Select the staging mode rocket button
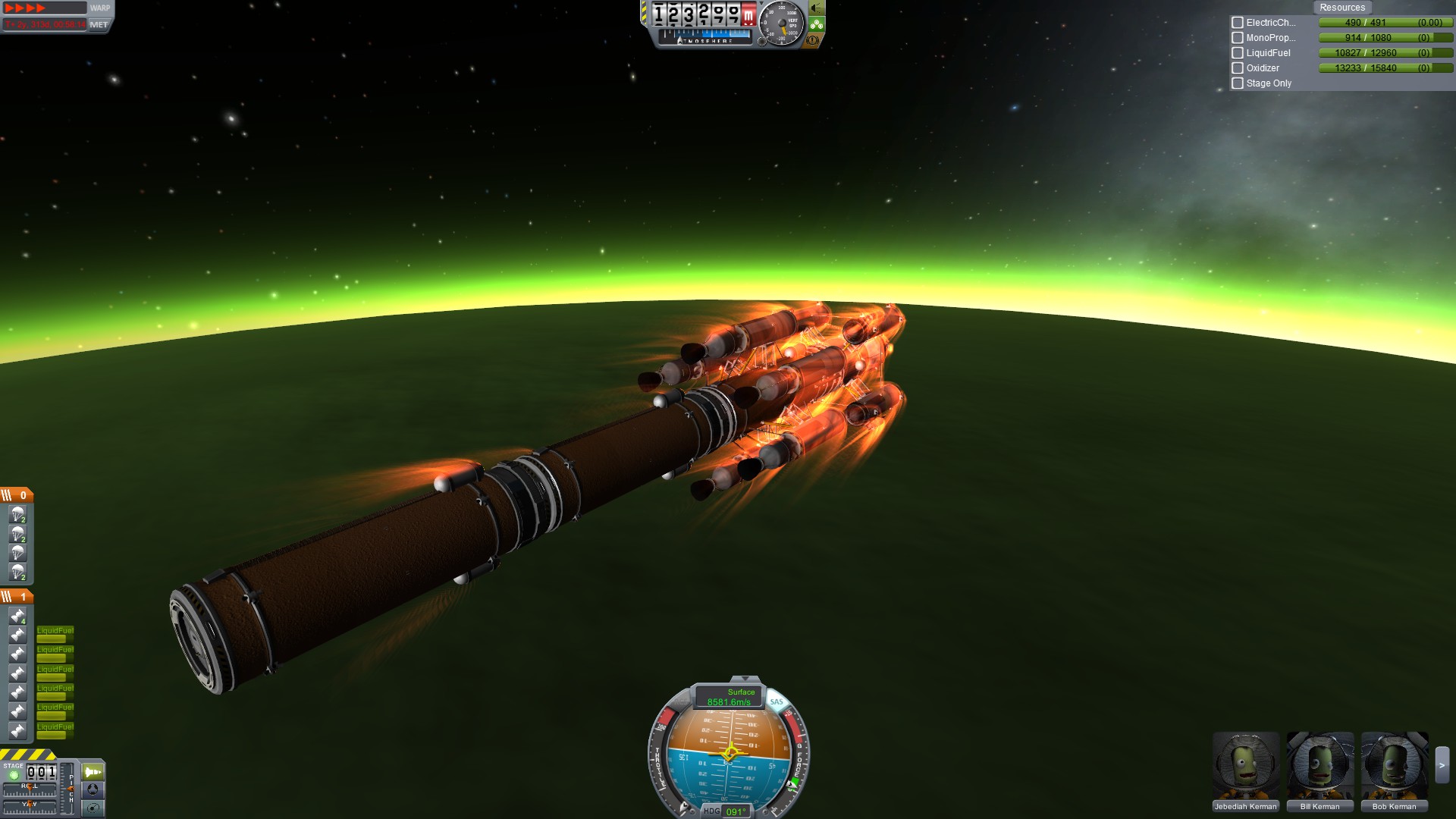 [93, 772]
